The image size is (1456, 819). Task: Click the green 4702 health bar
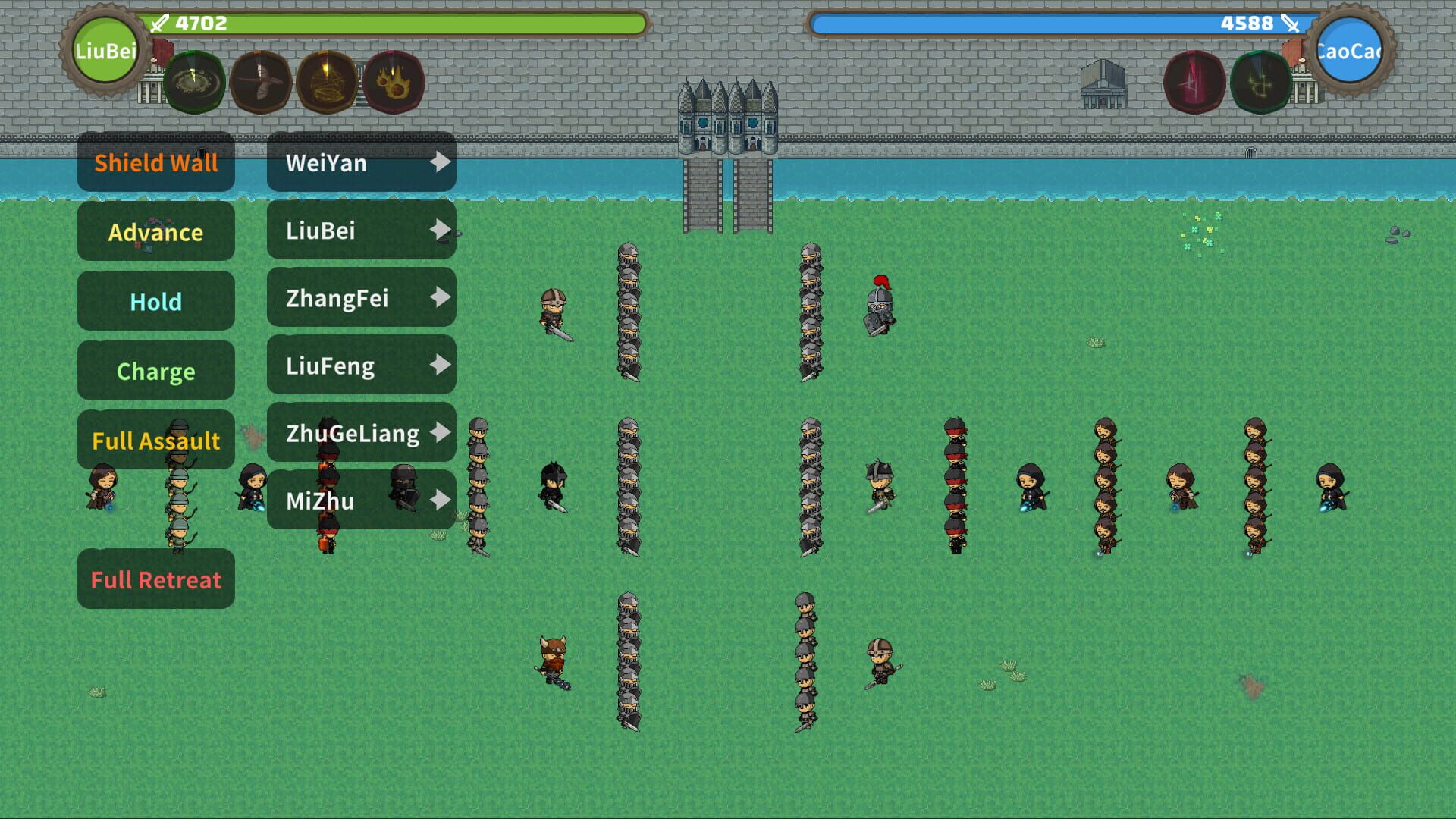coord(394,24)
